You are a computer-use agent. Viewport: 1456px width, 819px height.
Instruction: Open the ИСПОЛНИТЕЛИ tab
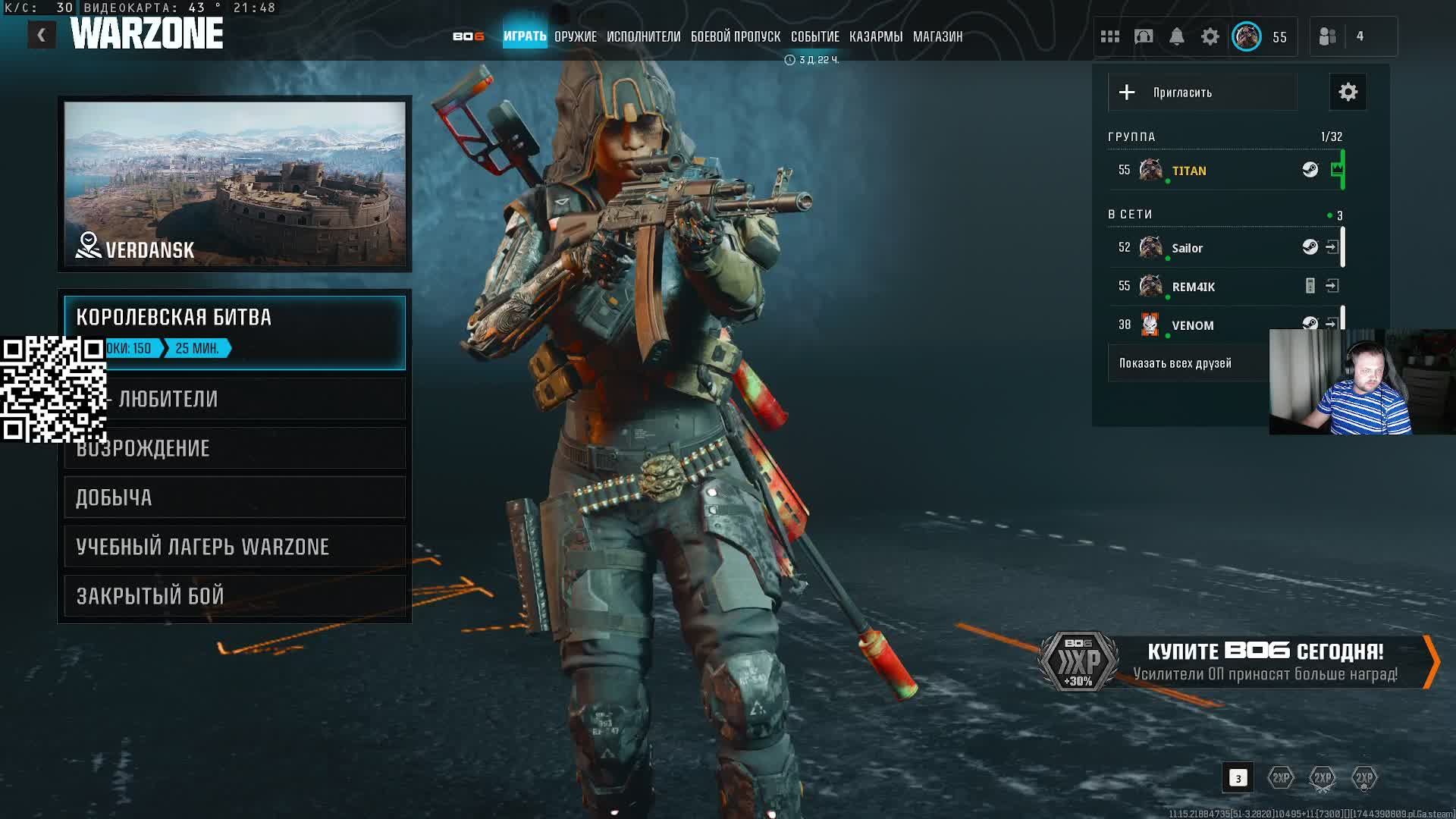(x=643, y=36)
